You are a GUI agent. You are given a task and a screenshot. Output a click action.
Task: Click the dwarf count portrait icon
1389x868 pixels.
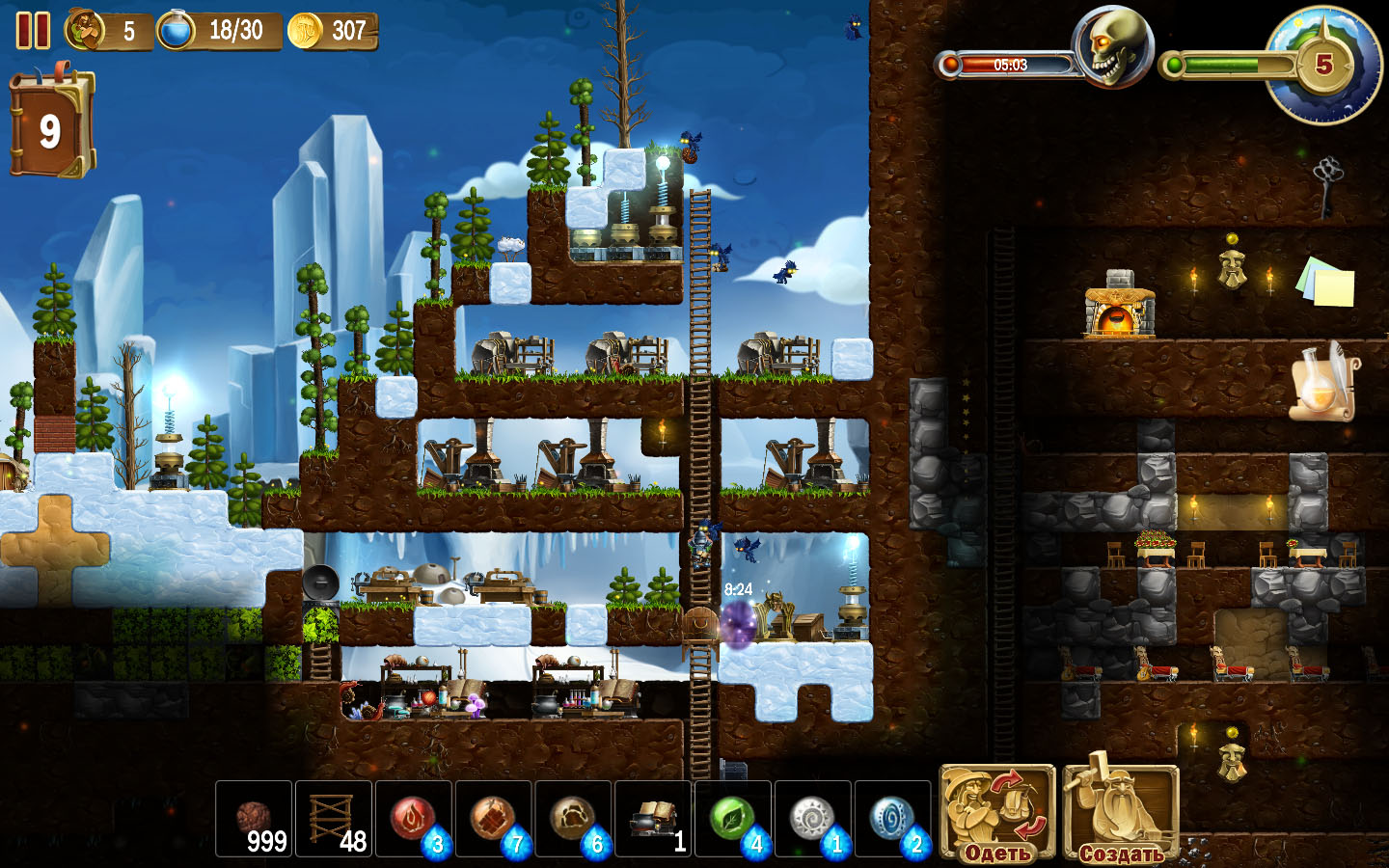tap(86, 31)
